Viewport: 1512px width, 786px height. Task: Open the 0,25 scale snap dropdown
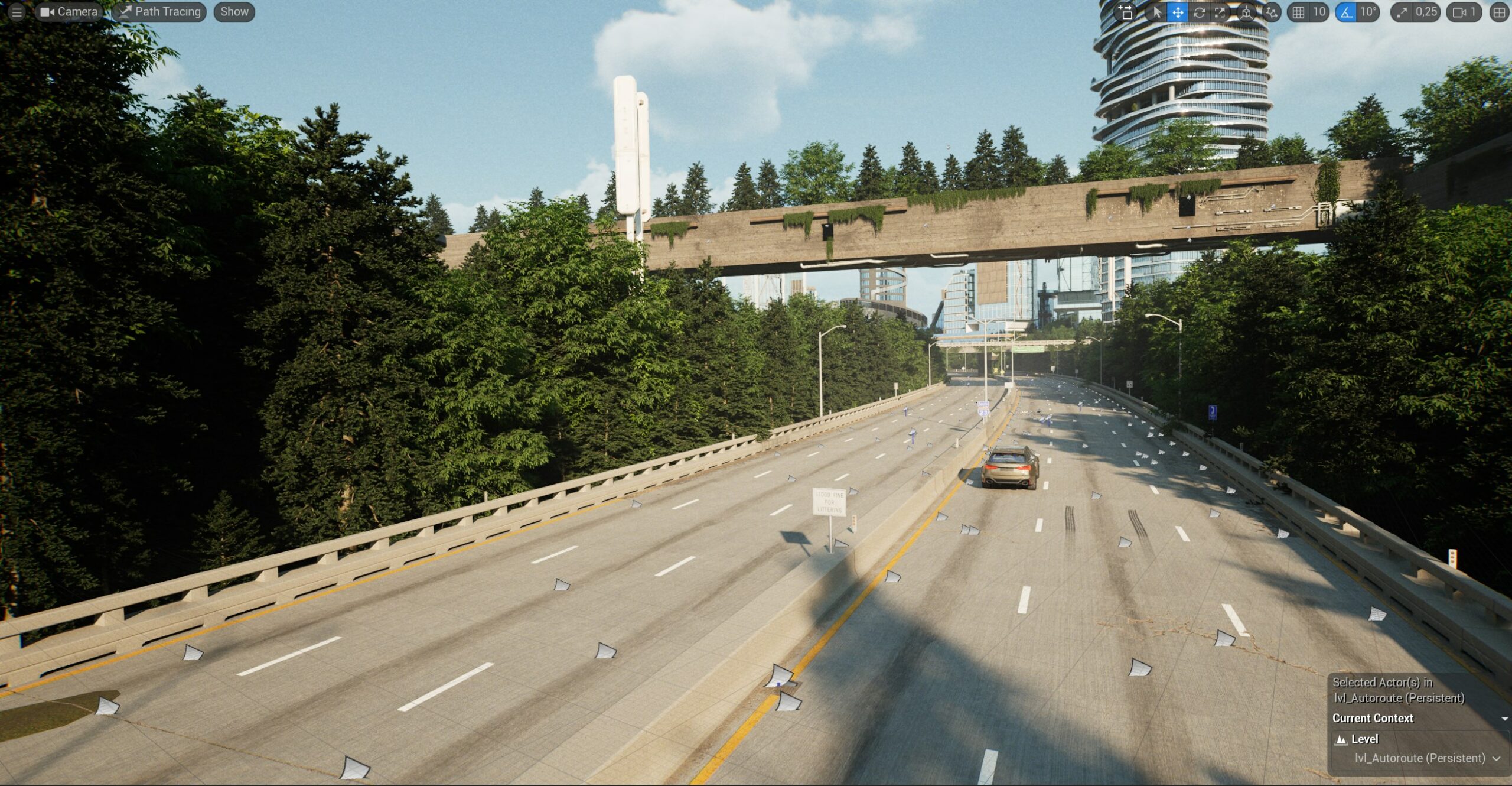(1426, 12)
